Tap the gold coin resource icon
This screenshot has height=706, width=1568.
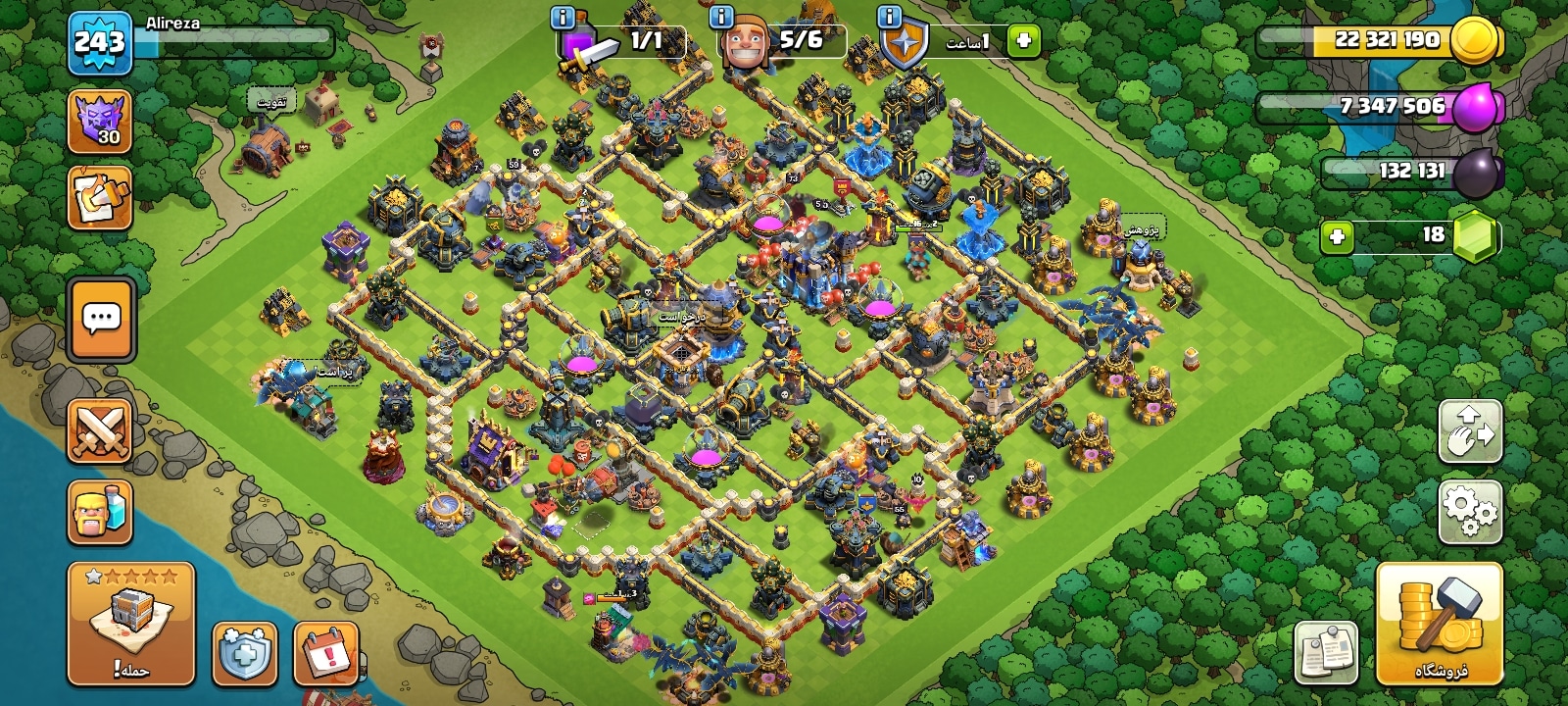point(1475,41)
